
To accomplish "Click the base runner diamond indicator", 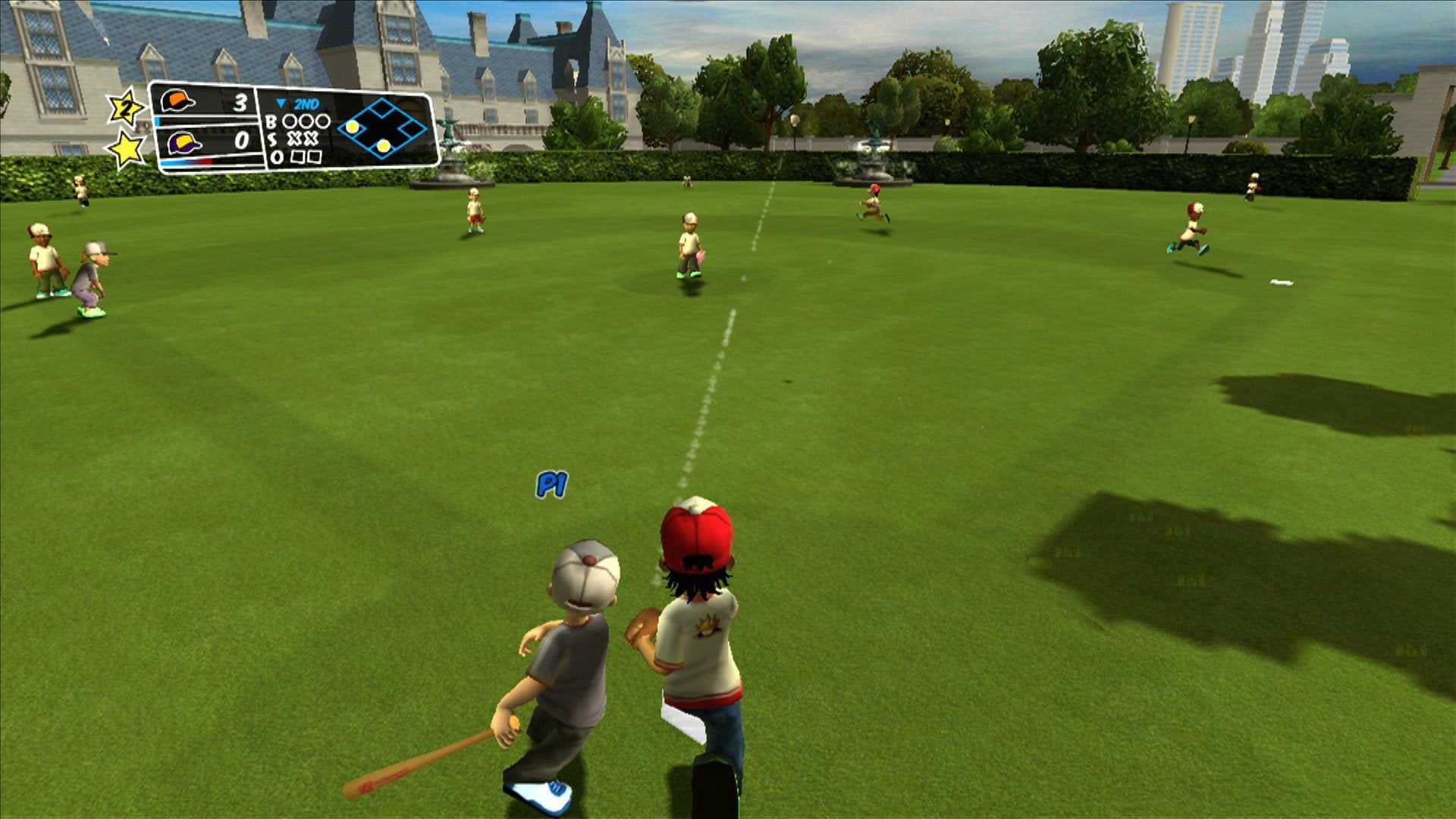I will (x=382, y=128).
